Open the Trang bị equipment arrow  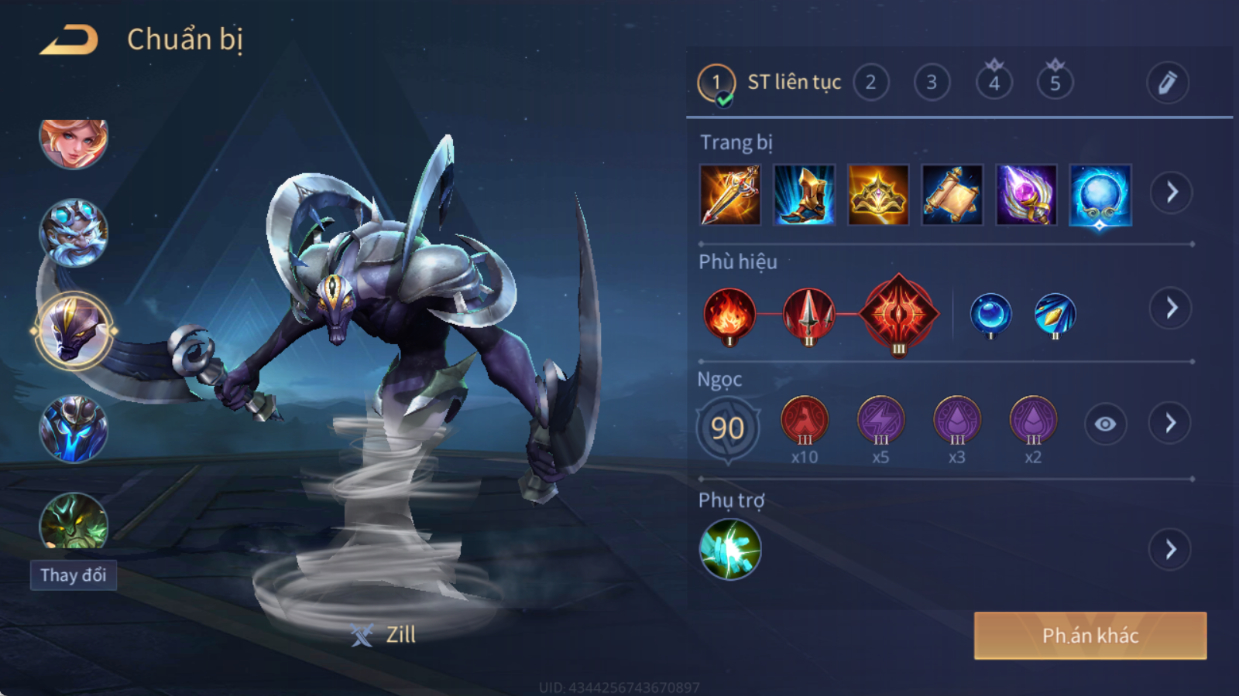click(1170, 192)
